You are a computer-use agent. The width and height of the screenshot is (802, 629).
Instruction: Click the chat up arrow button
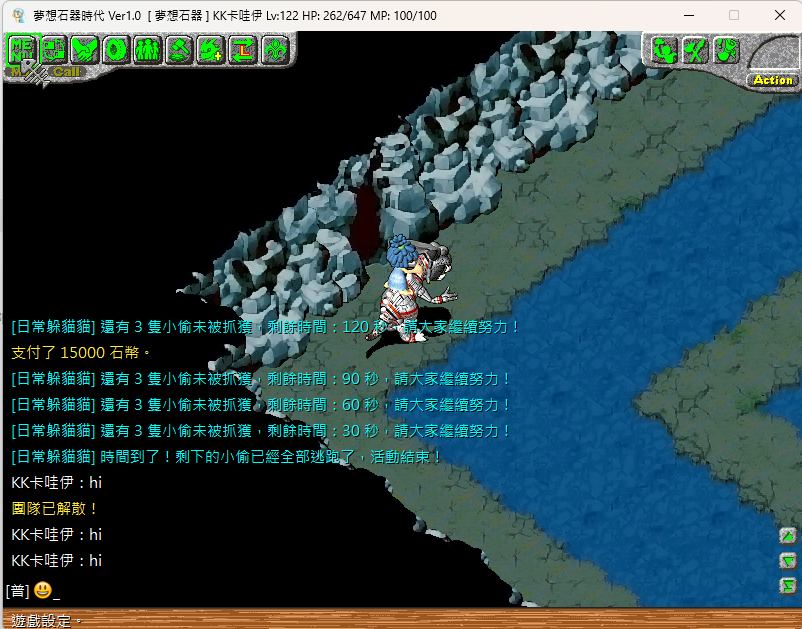click(x=788, y=536)
